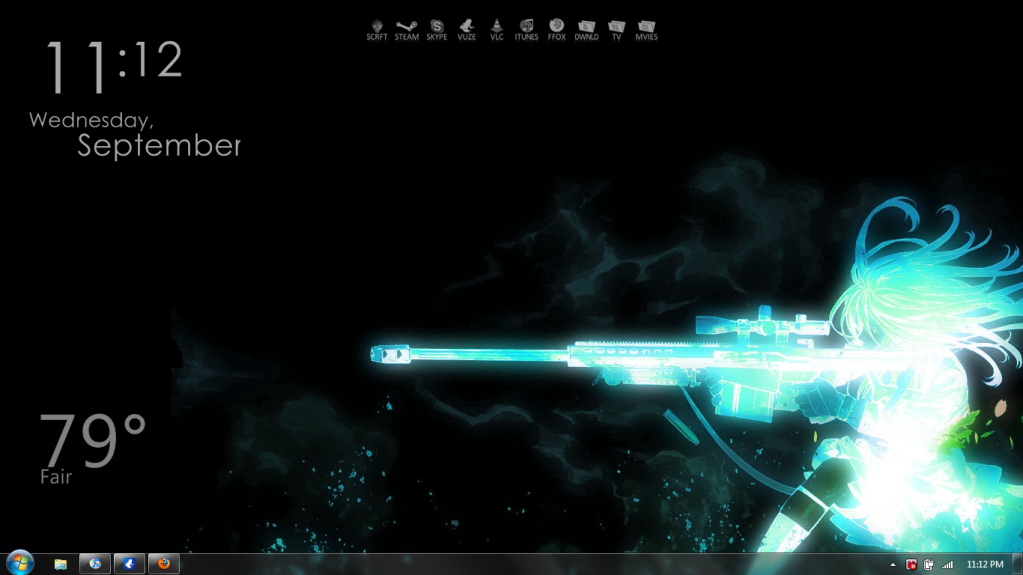Open the SCRFT shortcut in the dock
Image resolution: width=1023 pixels, height=575 pixels.
(x=377, y=29)
